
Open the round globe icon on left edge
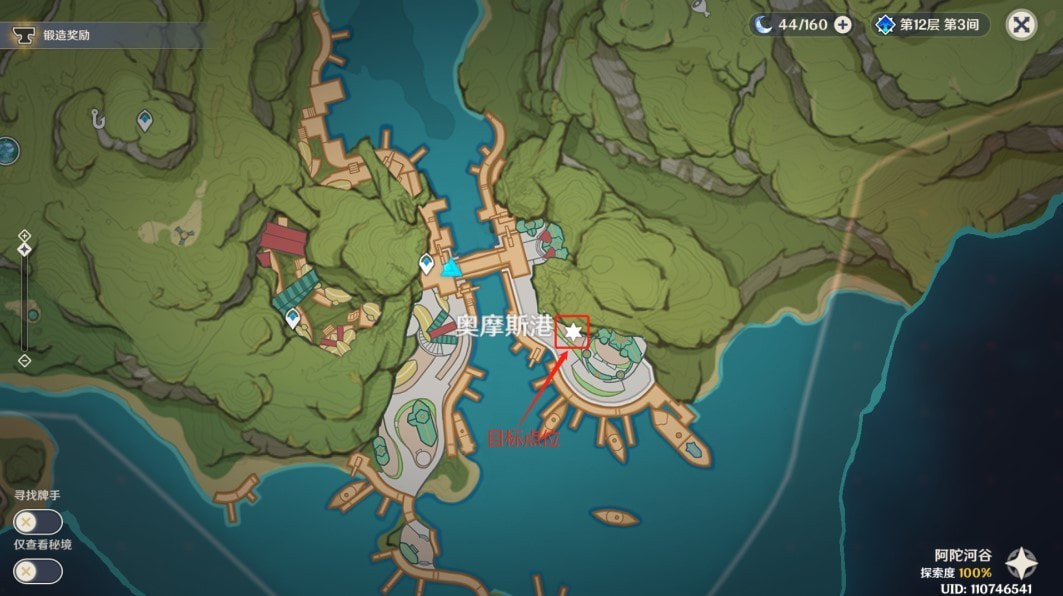[8, 151]
